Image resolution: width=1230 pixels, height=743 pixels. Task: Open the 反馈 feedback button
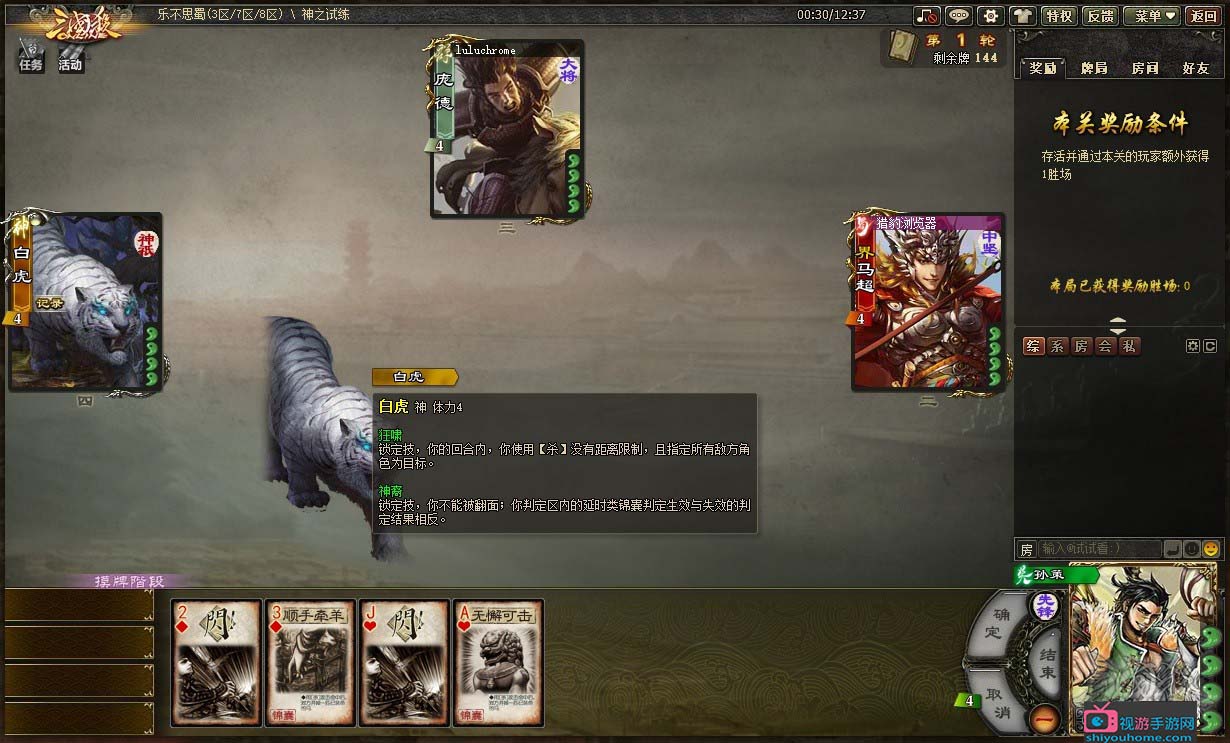click(1100, 16)
